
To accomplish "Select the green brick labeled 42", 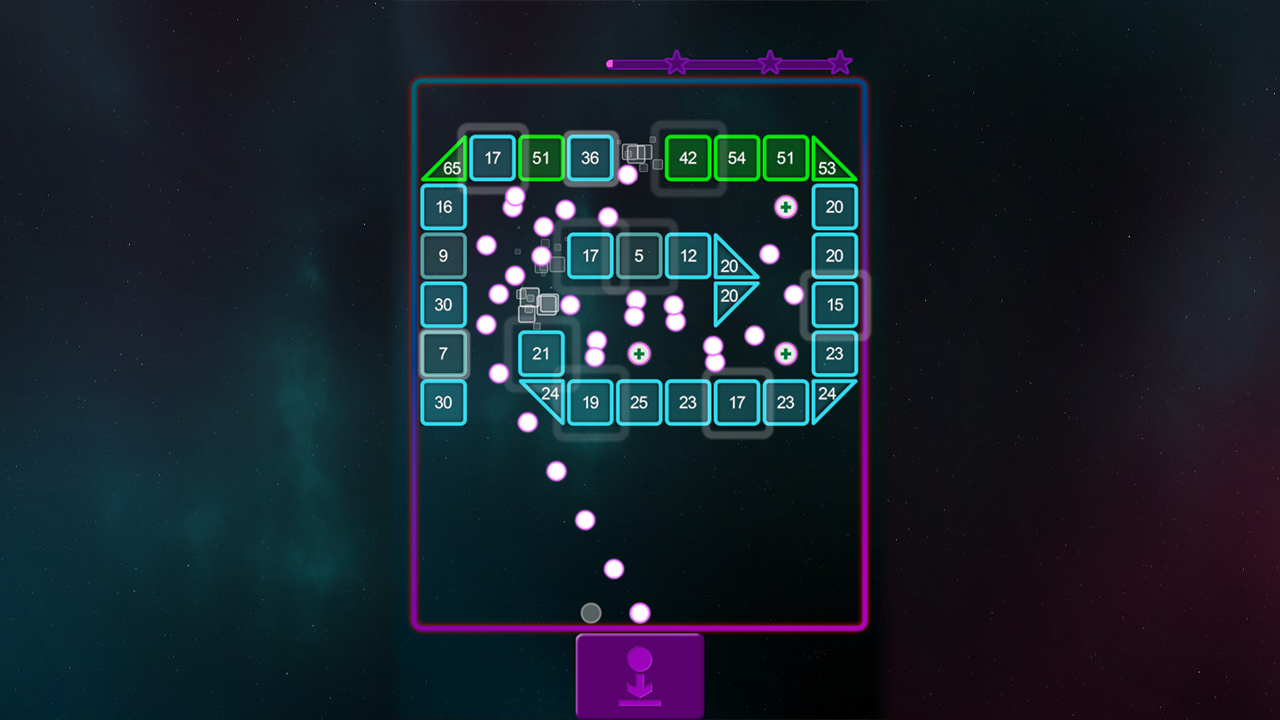I will coord(687,157).
